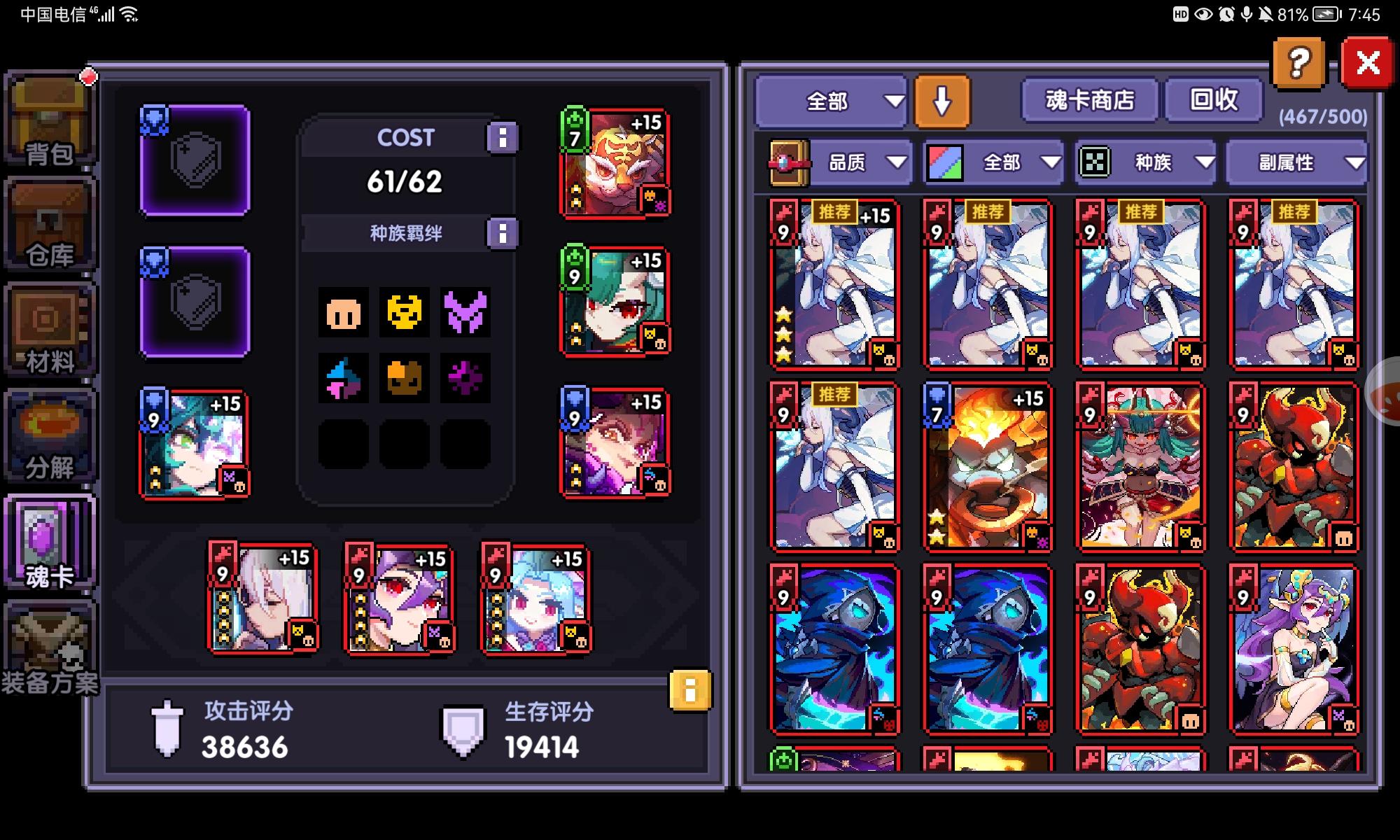Click the yellow mask race bond icon
The image size is (1400, 840).
404,314
